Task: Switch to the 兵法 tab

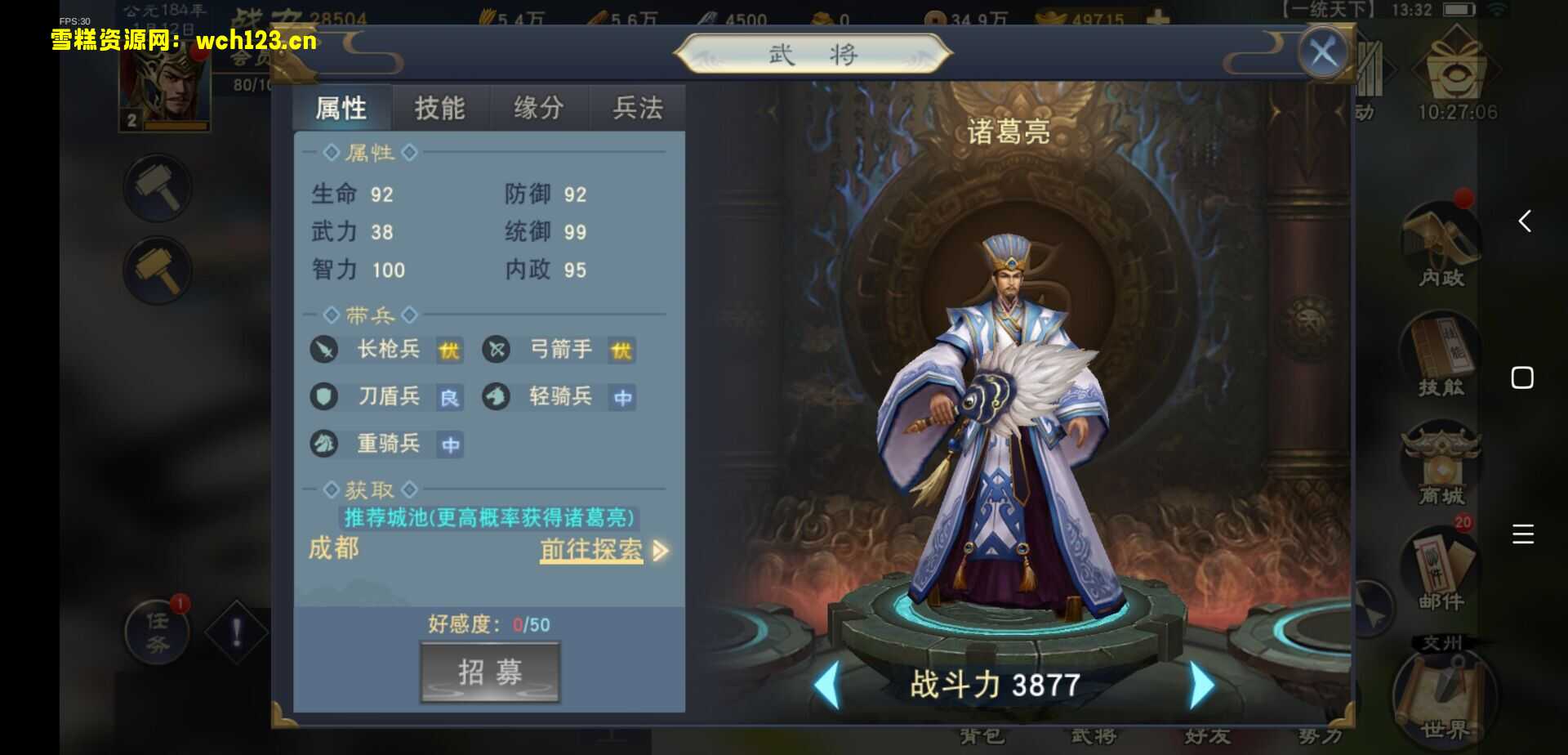Action: click(637, 107)
